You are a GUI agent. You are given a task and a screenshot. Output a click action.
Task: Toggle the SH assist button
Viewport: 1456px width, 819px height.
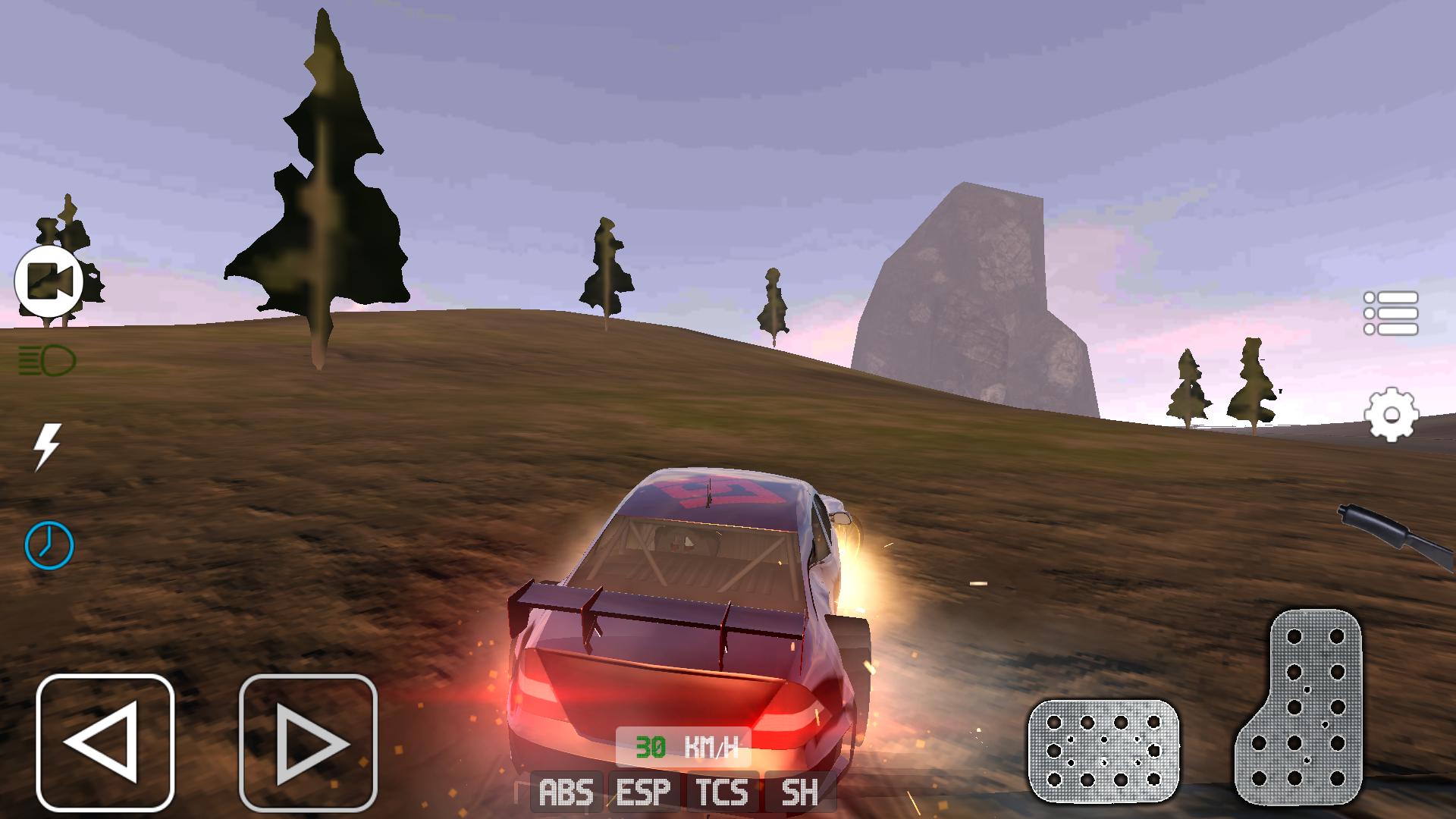point(799,793)
